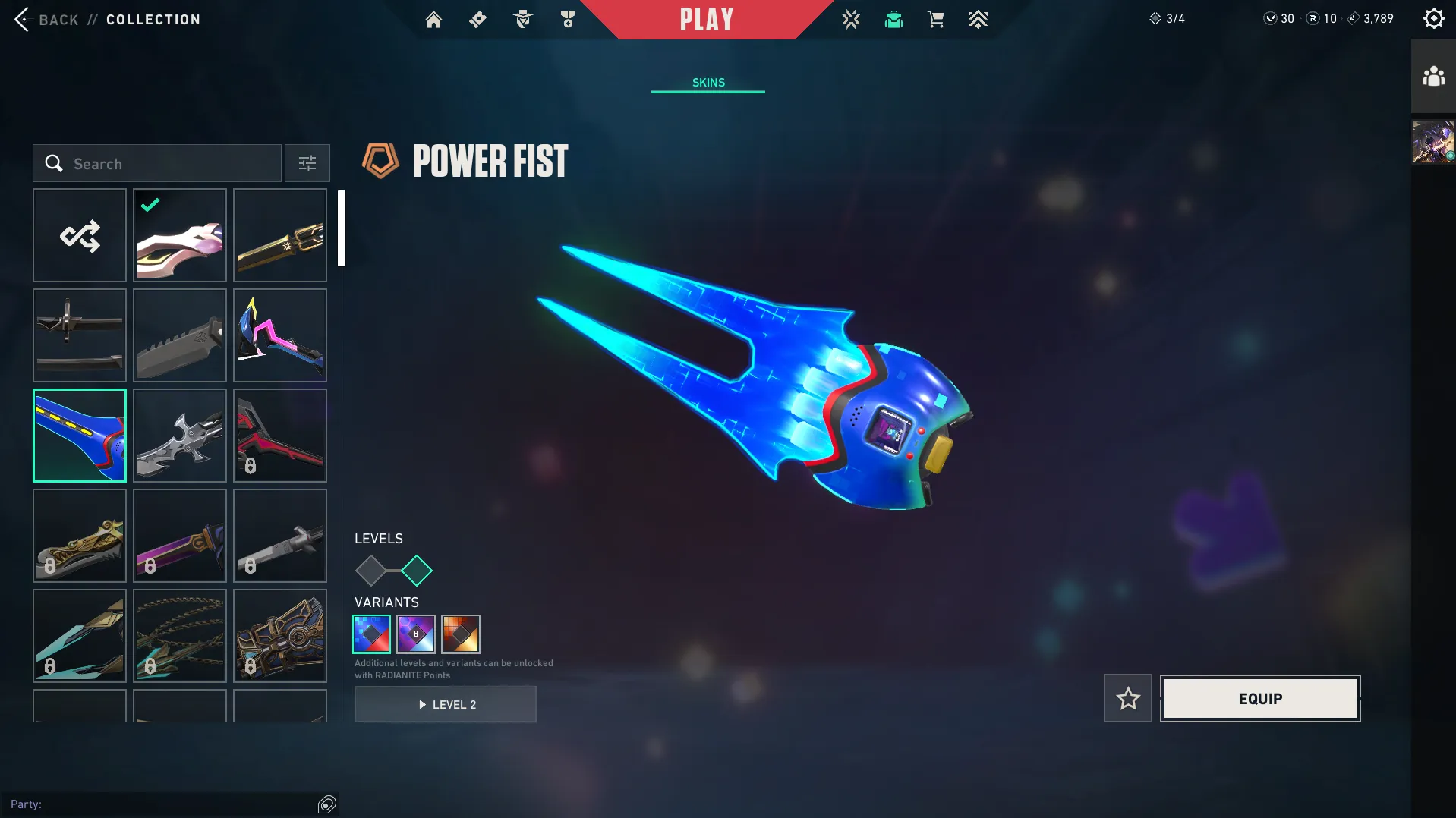Expand the Level 2 preview
Screen dimensions: 1456x818
coord(446,704)
